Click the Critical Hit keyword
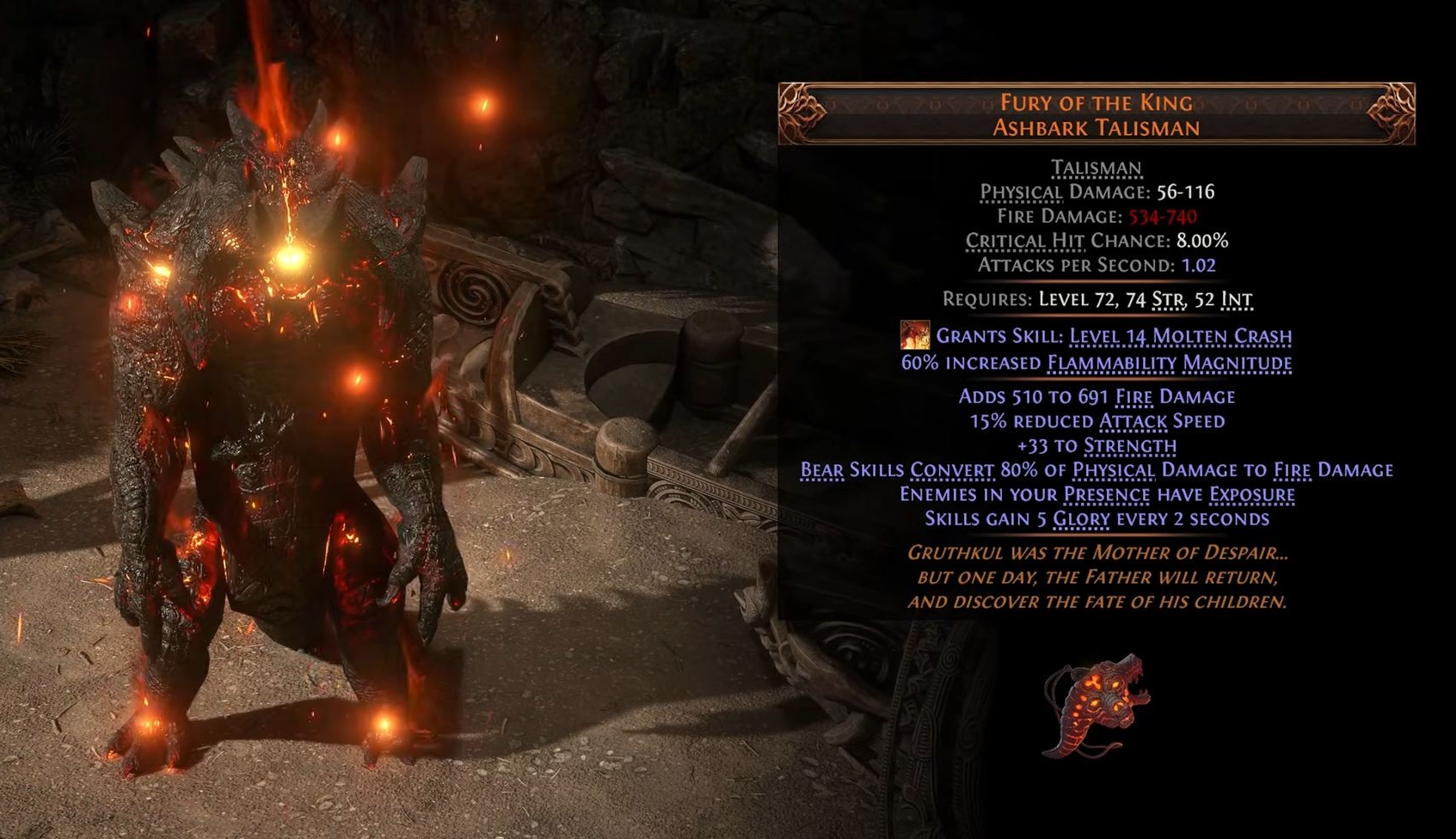This screenshot has width=1456, height=839. click(1024, 241)
